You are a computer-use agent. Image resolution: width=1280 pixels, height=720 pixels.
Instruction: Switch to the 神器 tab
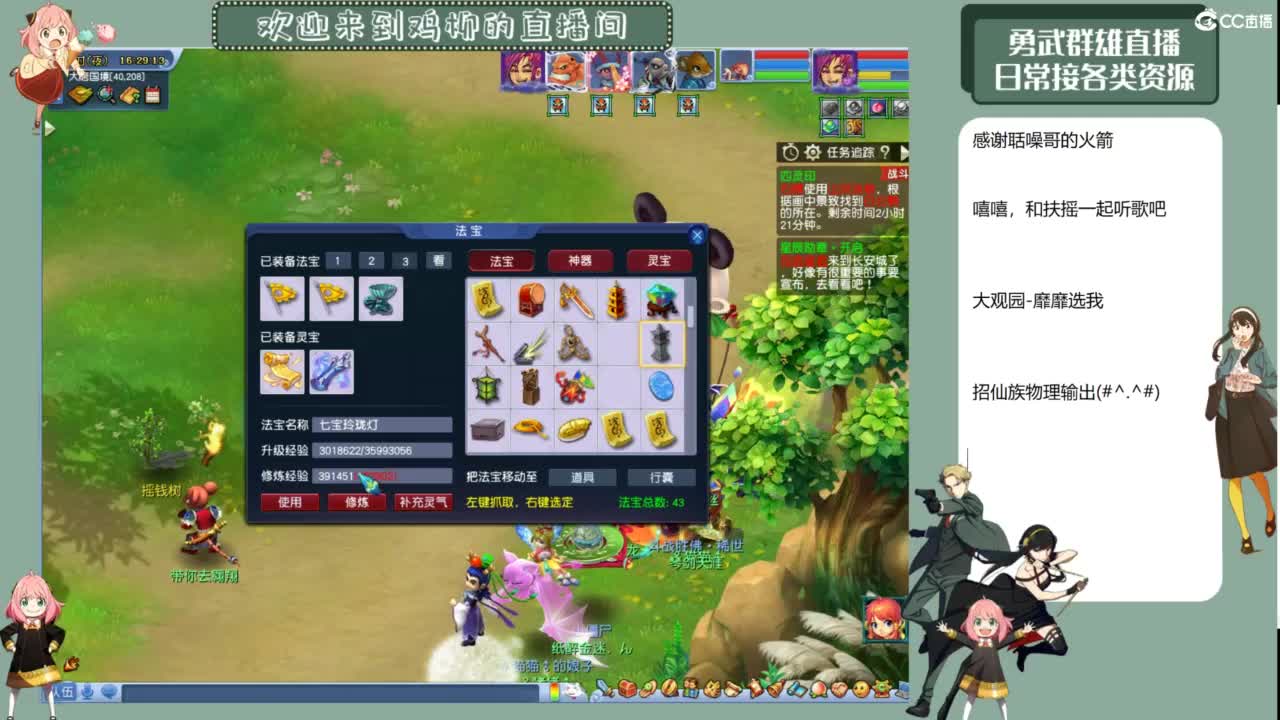tap(578, 261)
